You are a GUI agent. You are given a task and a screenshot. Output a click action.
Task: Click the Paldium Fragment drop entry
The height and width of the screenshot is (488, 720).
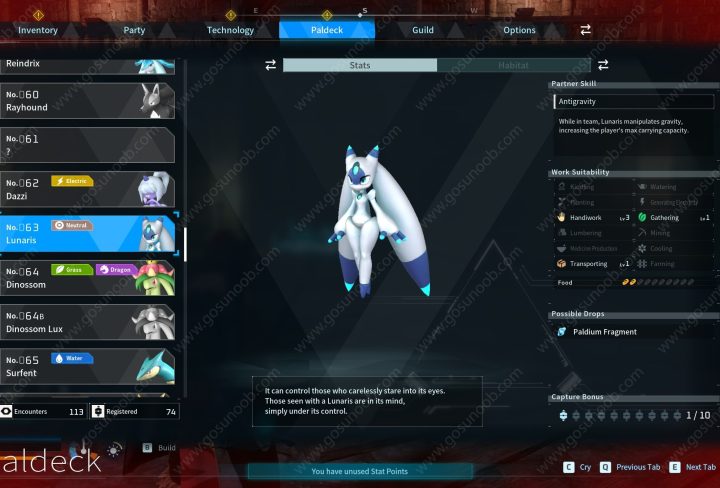tap(632, 331)
